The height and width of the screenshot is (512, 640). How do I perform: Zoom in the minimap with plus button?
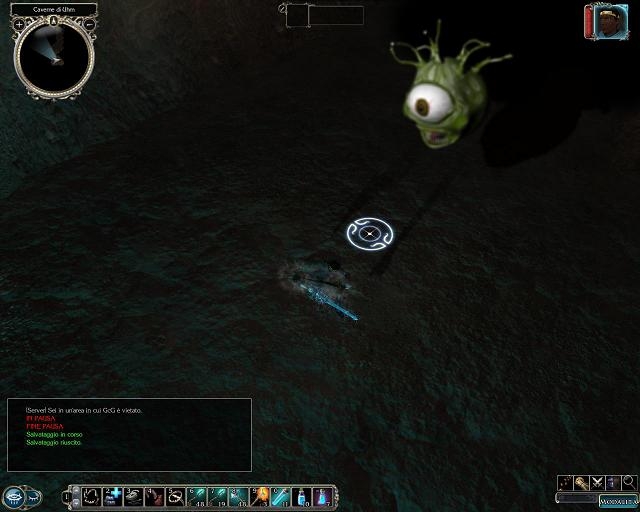(x=19, y=23)
